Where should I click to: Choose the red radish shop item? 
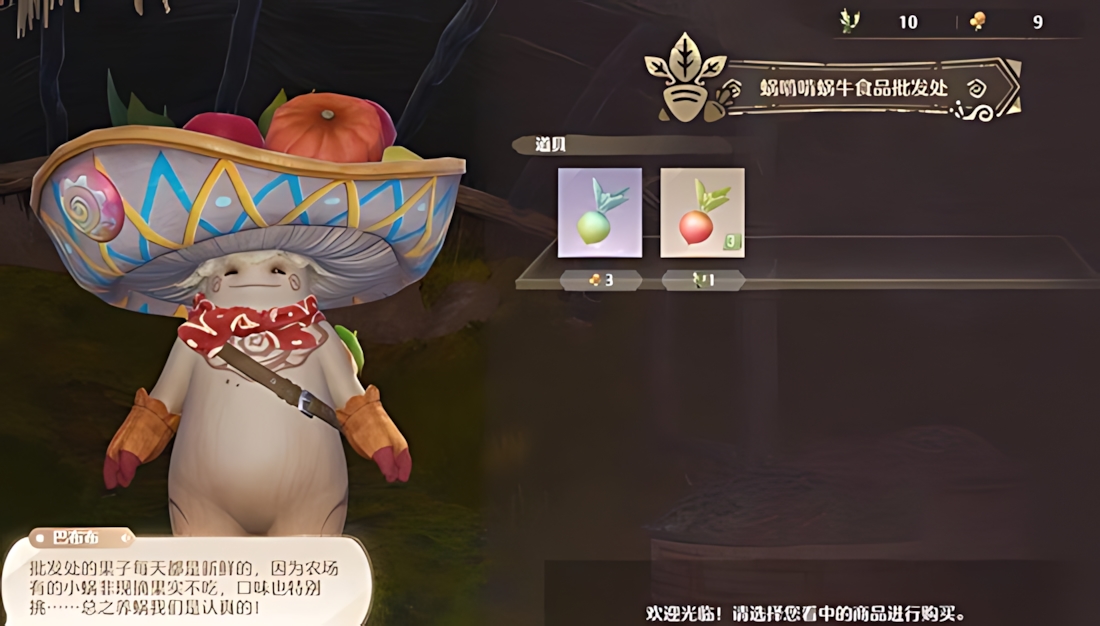click(x=702, y=213)
